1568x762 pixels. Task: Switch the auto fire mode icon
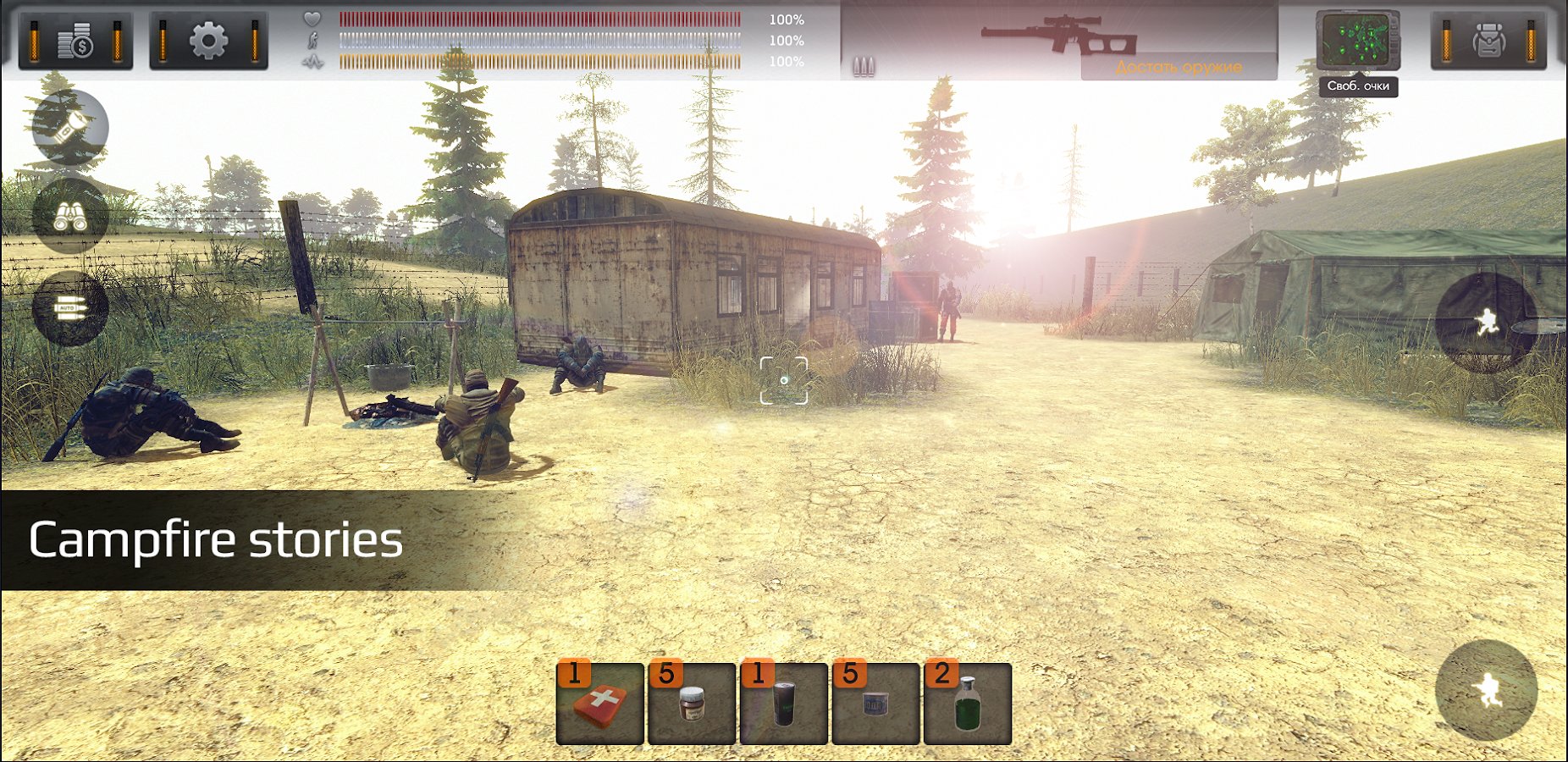[69, 309]
